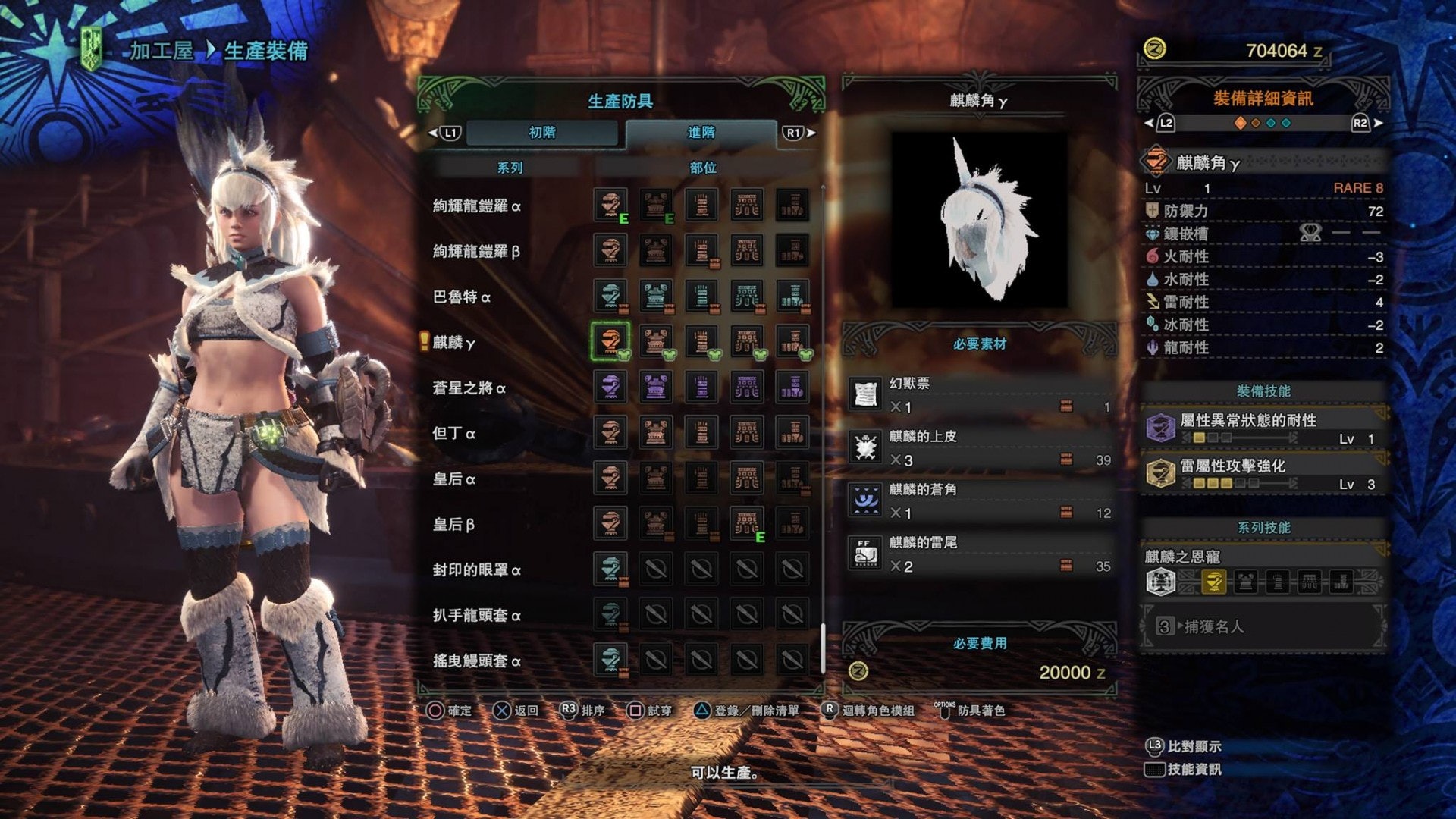This screenshot has height=819, width=1456.
Task: Select the 雷屬性攻擊強化 skill entry
Action: point(1263,474)
